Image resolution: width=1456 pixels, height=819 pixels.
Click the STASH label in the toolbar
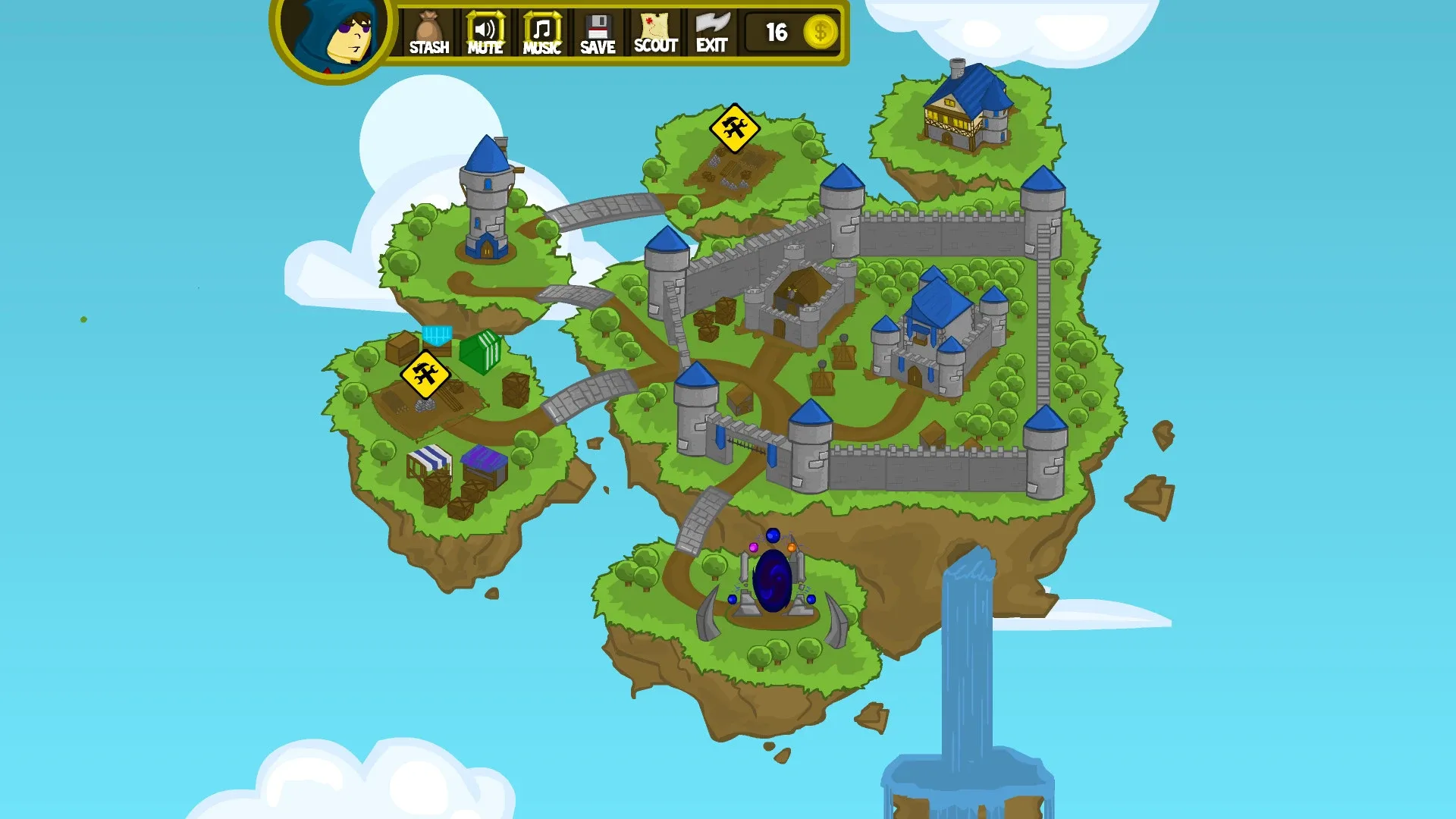click(428, 48)
